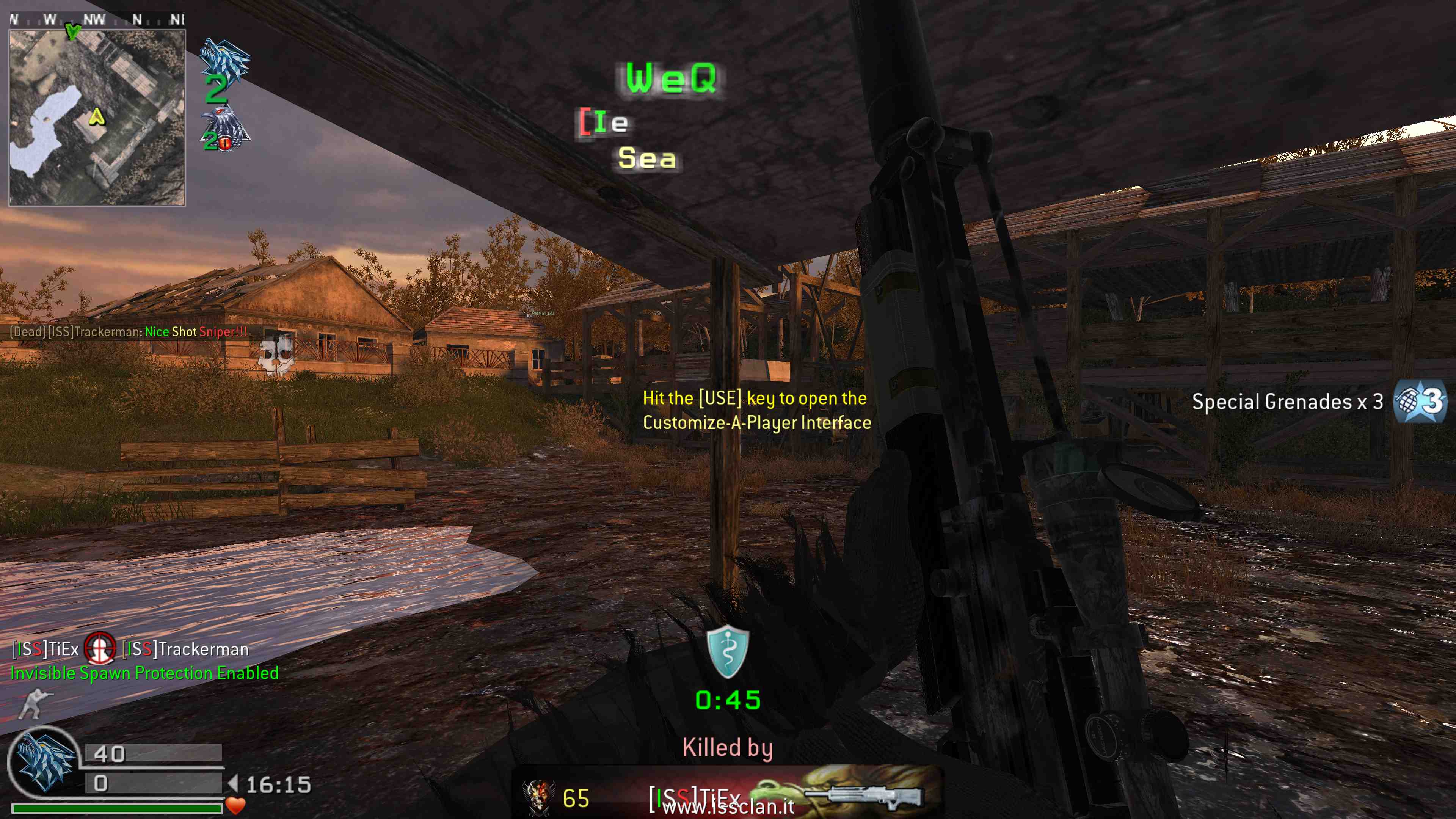Image resolution: width=1456 pixels, height=819 pixels.
Task: Click the teal medic shield icon
Action: point(728,652)
